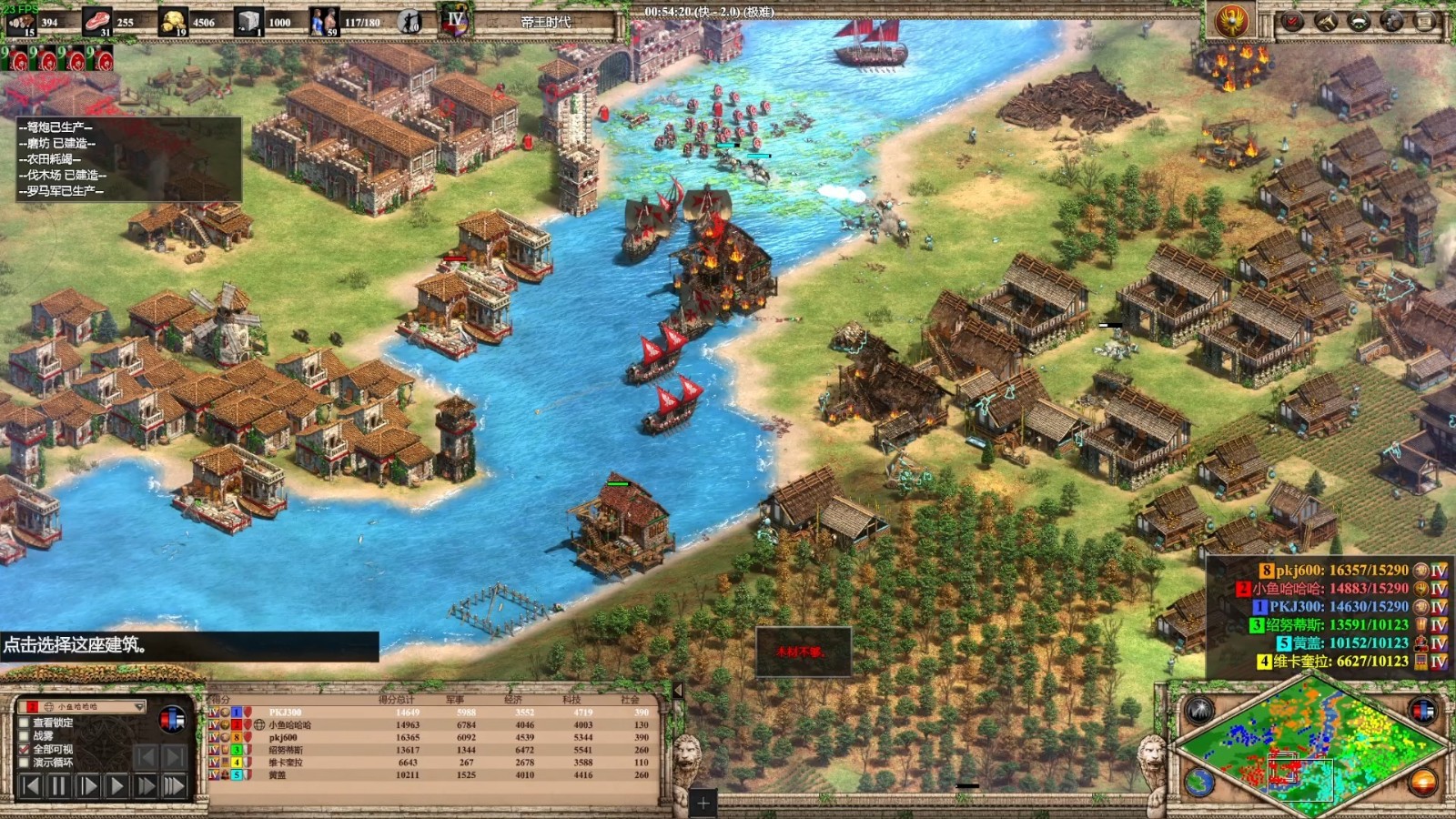The height and width of the screenshot is (819, 1456).
Task: Collapse the score panel with the arrow
Action: (x=678, y=691)
